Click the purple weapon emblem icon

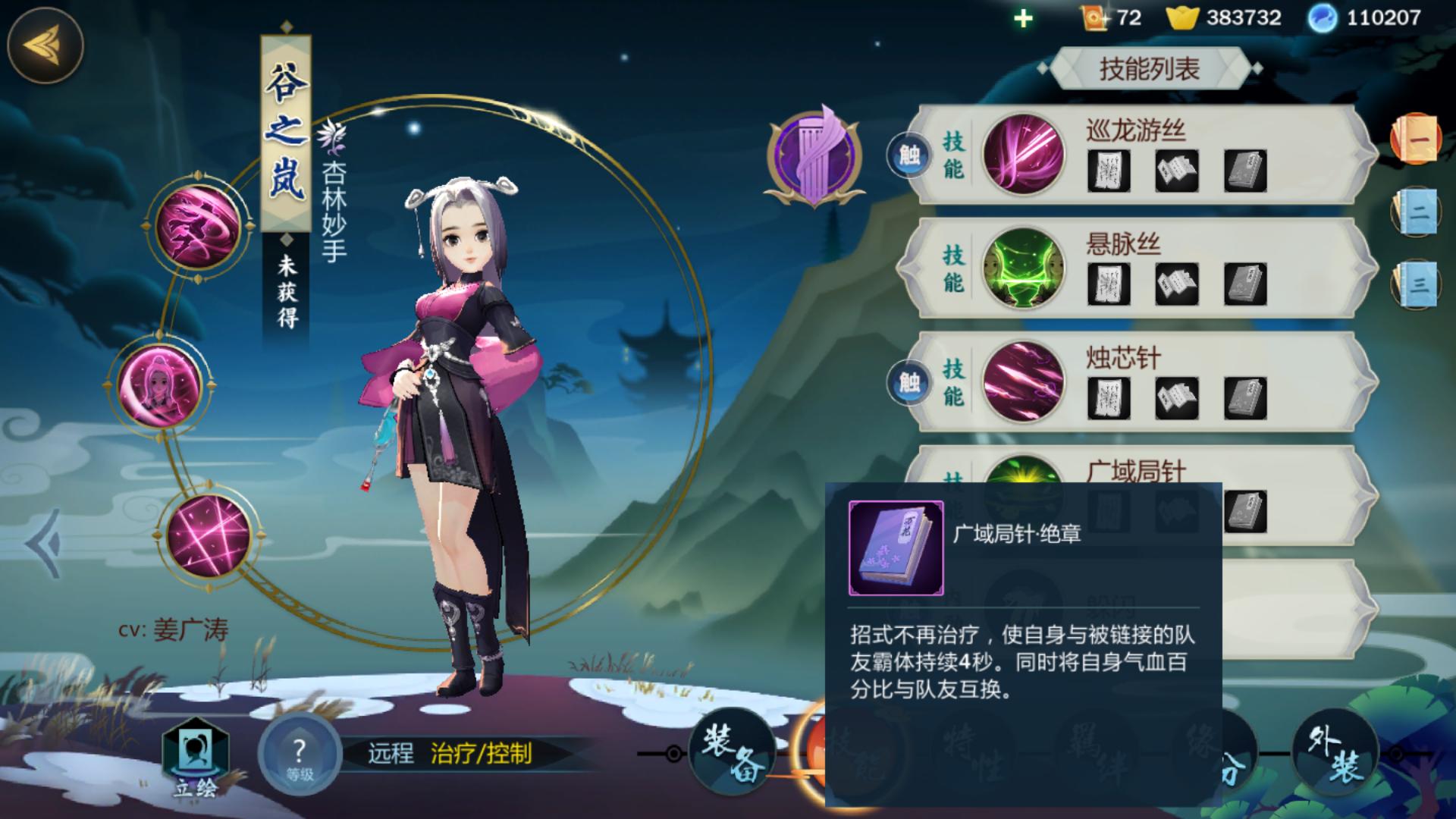814,157
